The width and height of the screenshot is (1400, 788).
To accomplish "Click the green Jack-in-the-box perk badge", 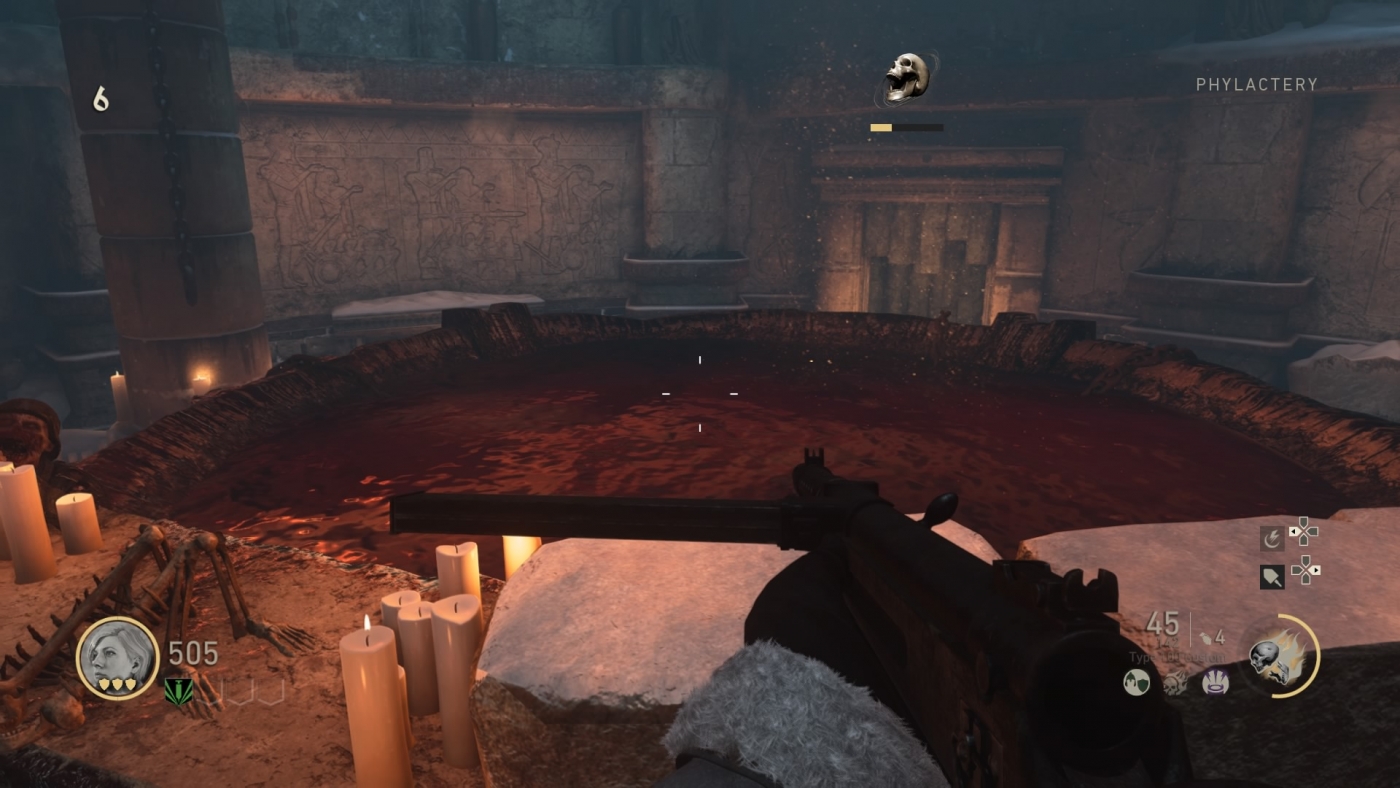I will tap(179, 692).
